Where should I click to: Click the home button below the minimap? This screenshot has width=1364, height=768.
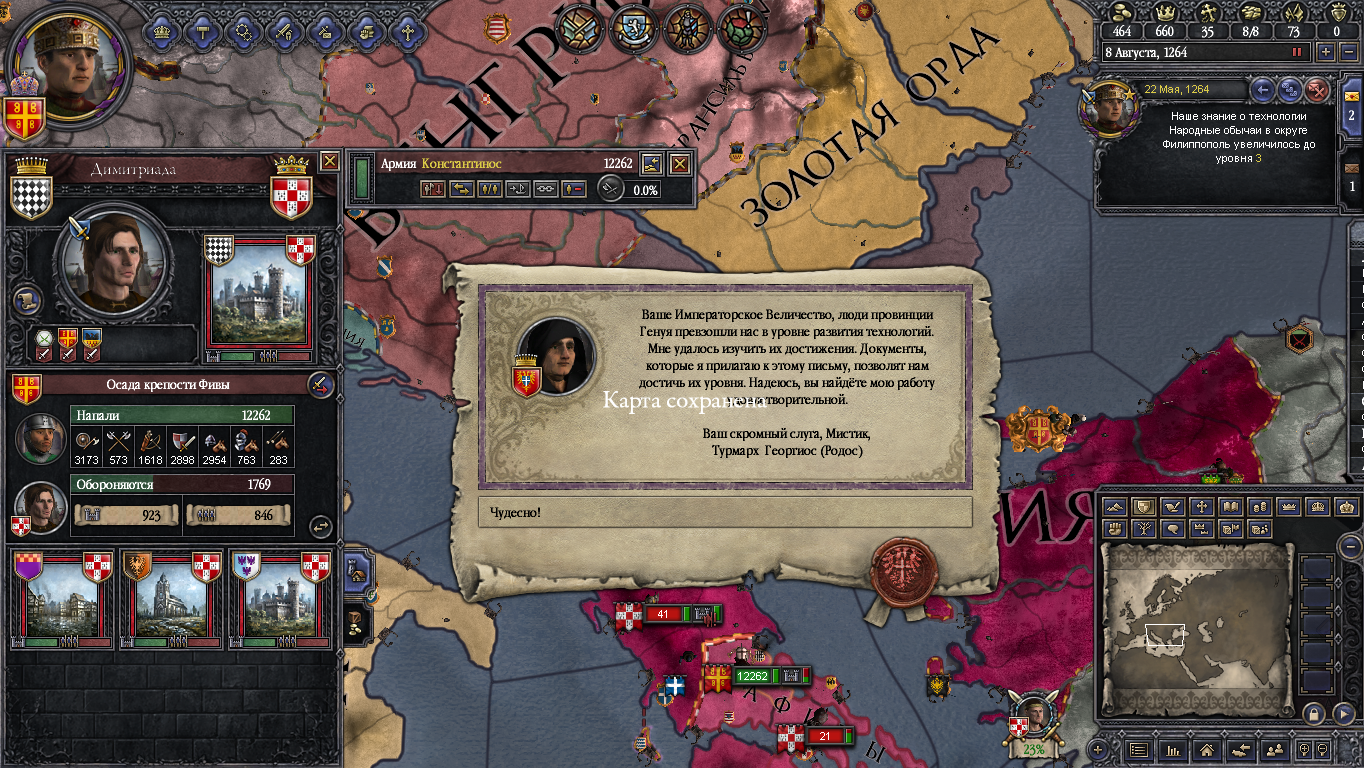[1207, 749]
